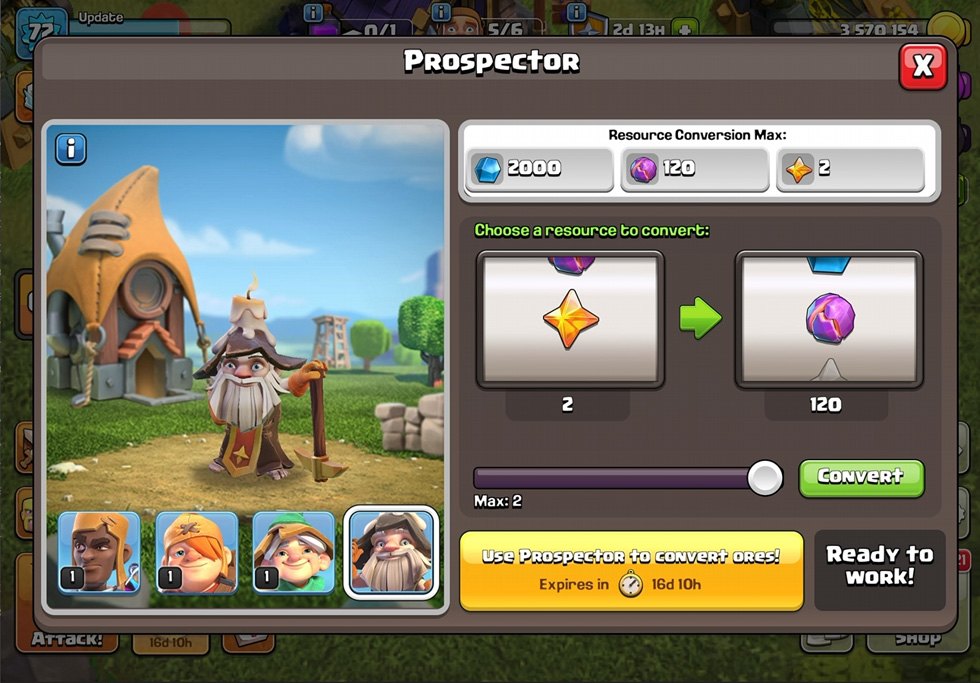The height and width of the screenshot is (683, 980).
Task: Pick the helper portrait with green cap
Action: tap(293, 552)
